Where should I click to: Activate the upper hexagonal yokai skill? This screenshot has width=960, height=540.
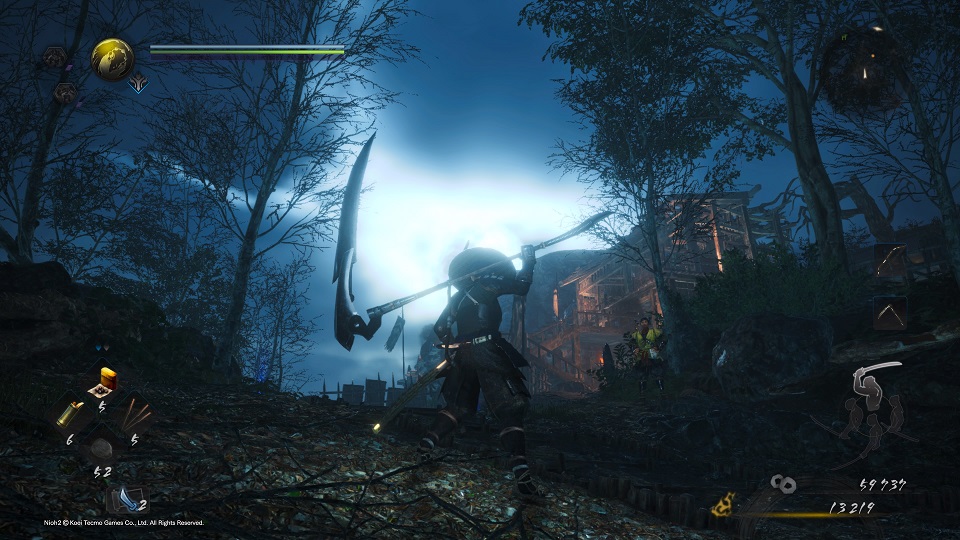[55, 57]
